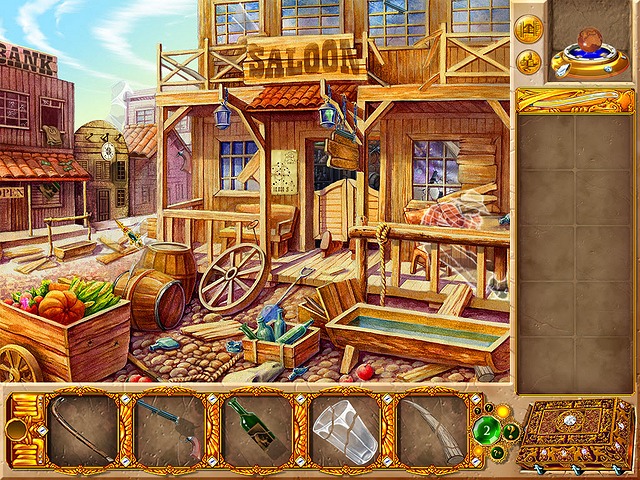The width and height of the screenshot is (640, 480).
Task: Pick the drinking glass item slot
Action: point(344,430)
